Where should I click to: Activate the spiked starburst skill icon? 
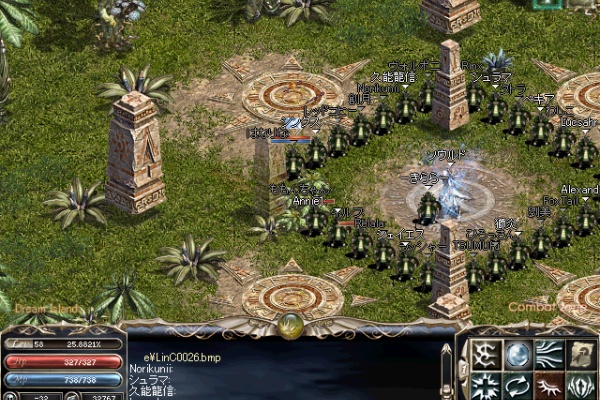click(485, 386)
